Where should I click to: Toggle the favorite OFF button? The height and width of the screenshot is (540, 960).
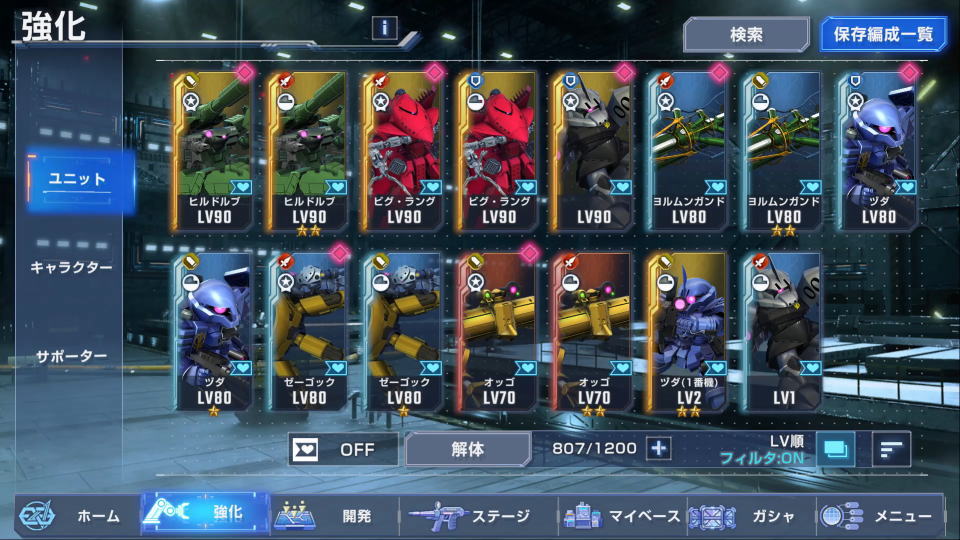coord(342,449)
